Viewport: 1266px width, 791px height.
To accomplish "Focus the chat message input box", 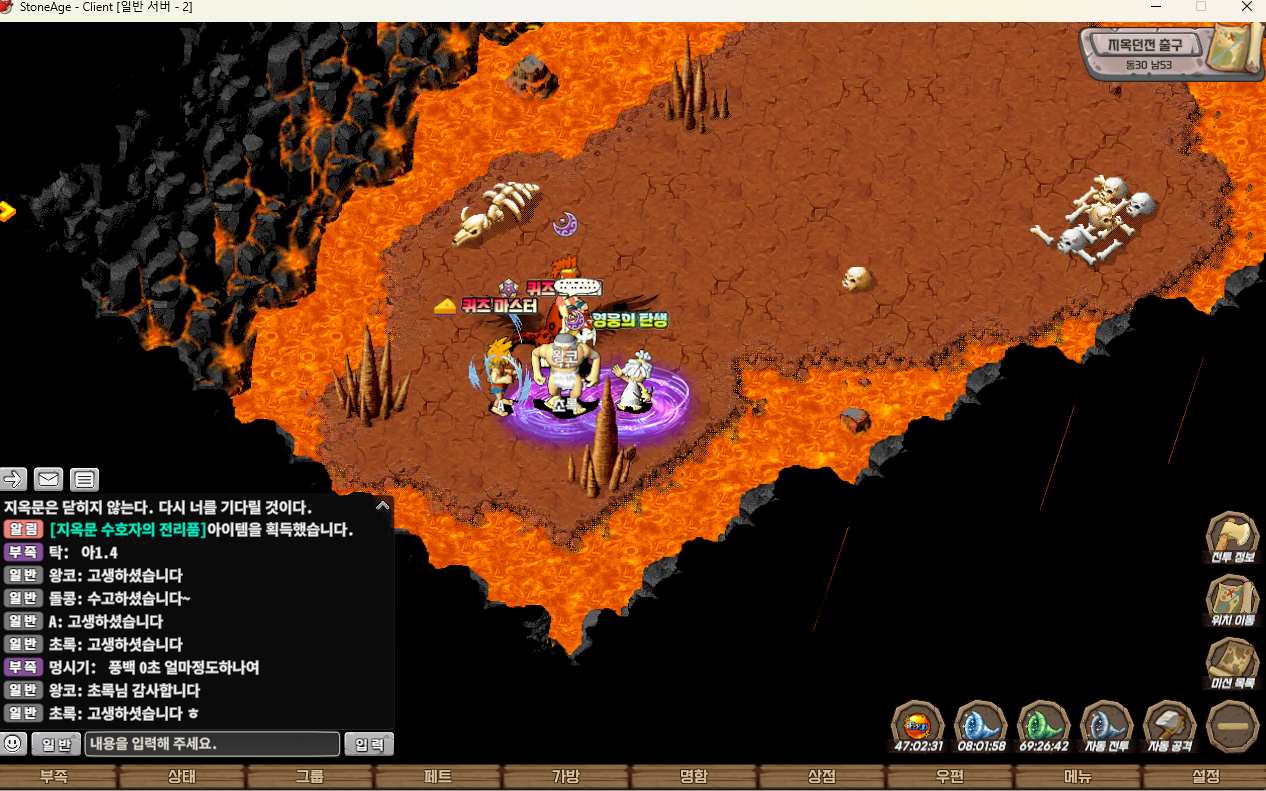I will click(x=212, y=744).
